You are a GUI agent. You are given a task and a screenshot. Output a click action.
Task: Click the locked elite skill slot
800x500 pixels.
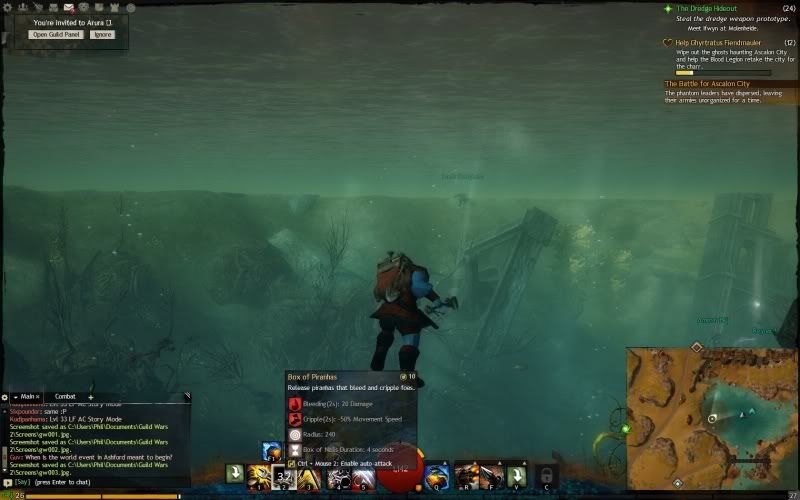tap(545, 474)
